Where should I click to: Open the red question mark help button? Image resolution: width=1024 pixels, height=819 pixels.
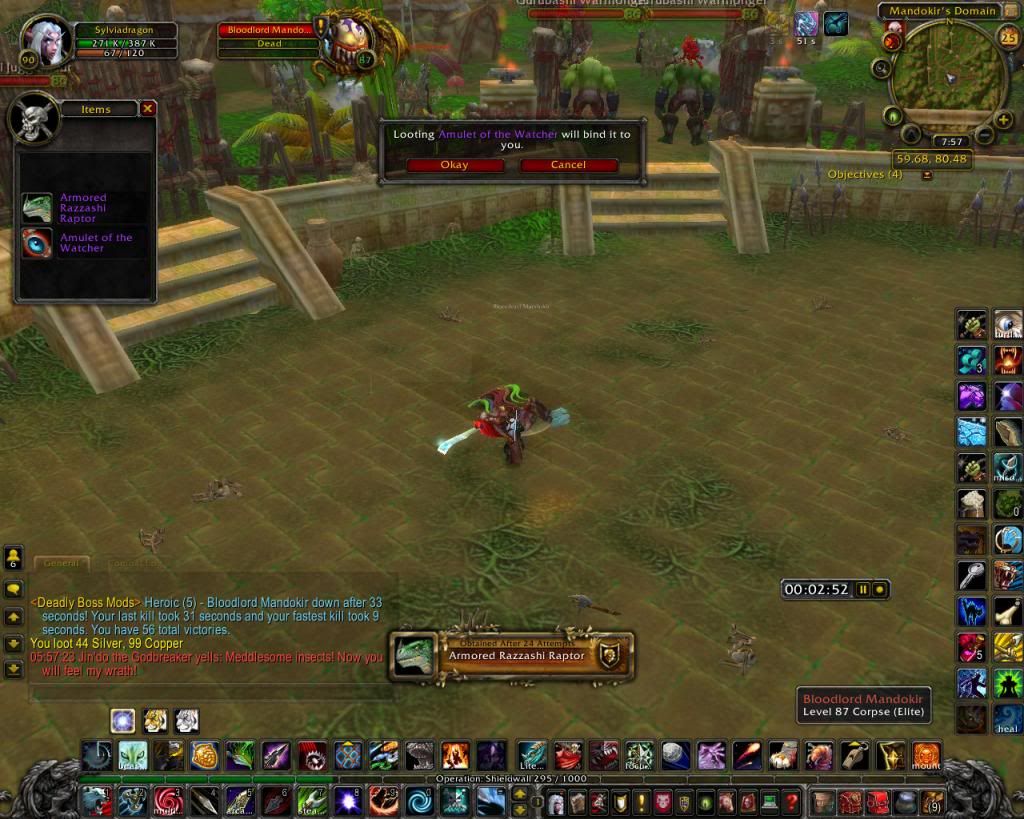[x=791, y=802]
